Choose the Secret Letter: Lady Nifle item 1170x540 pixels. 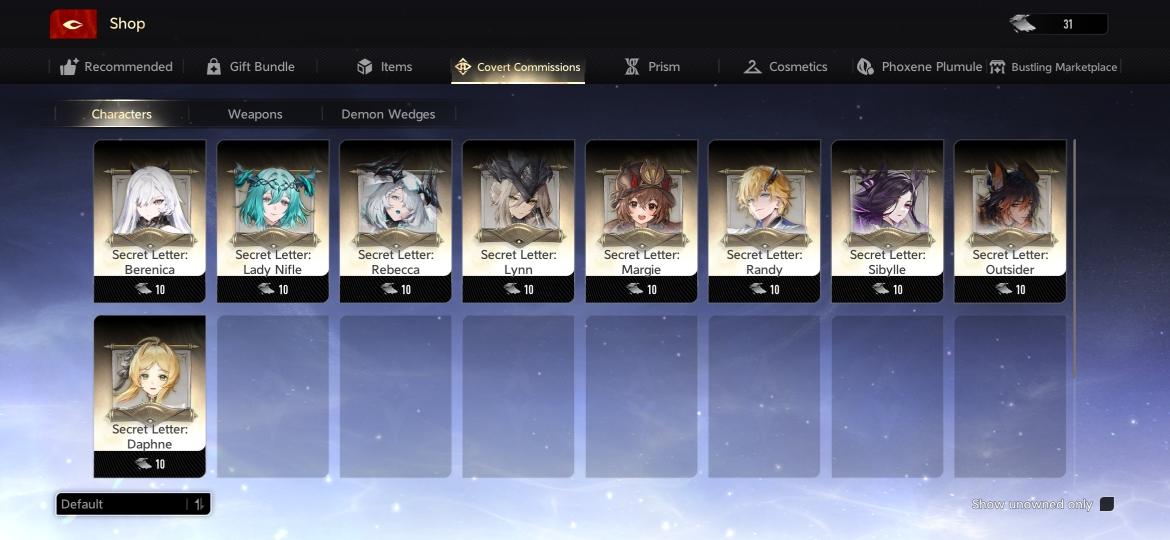click(x=273, y=220)
